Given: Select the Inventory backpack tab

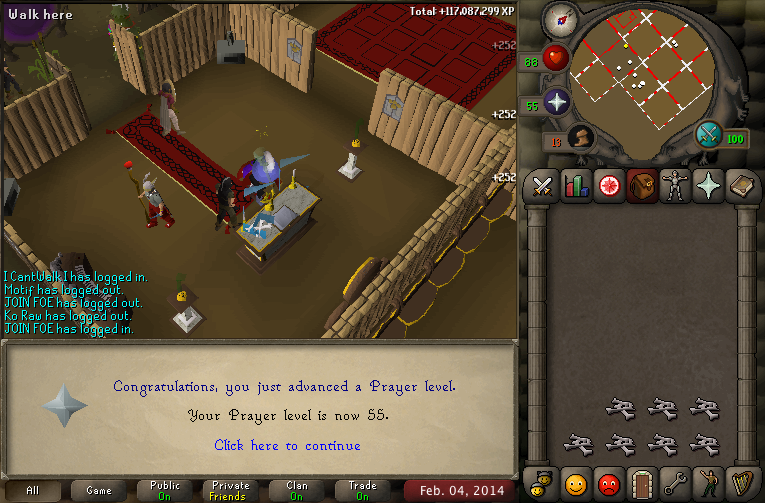Looking at the screenshot, I should 642,186.
